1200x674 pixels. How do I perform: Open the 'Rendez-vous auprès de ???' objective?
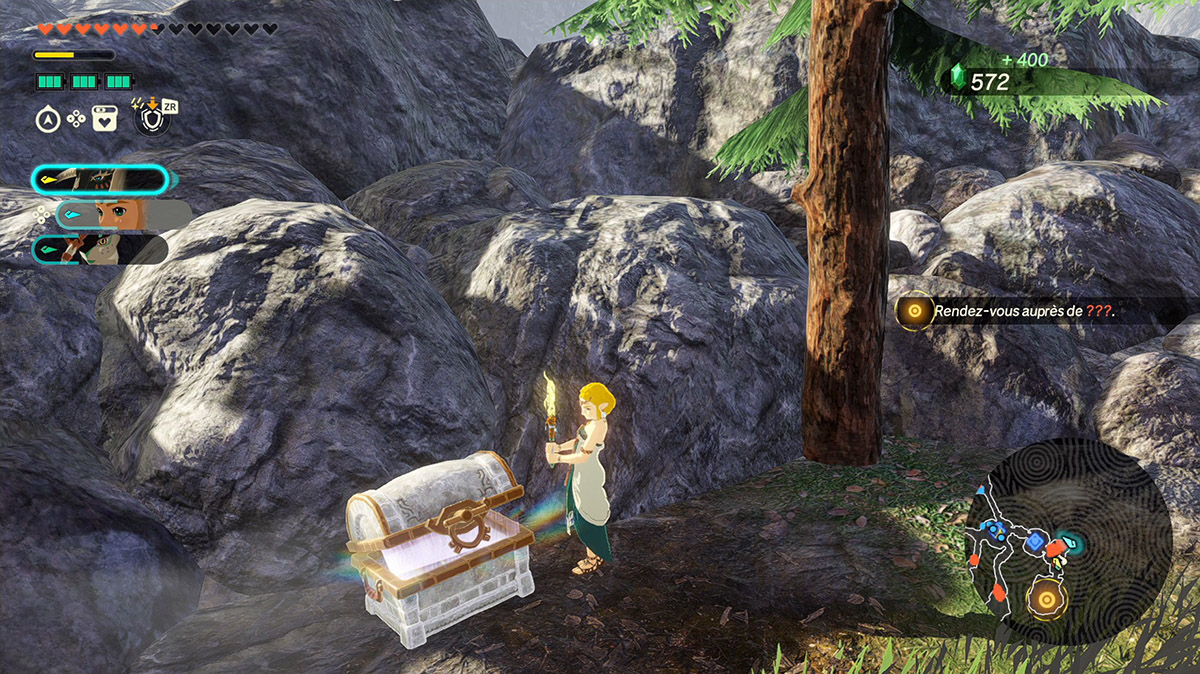[x=1024, y=312]
